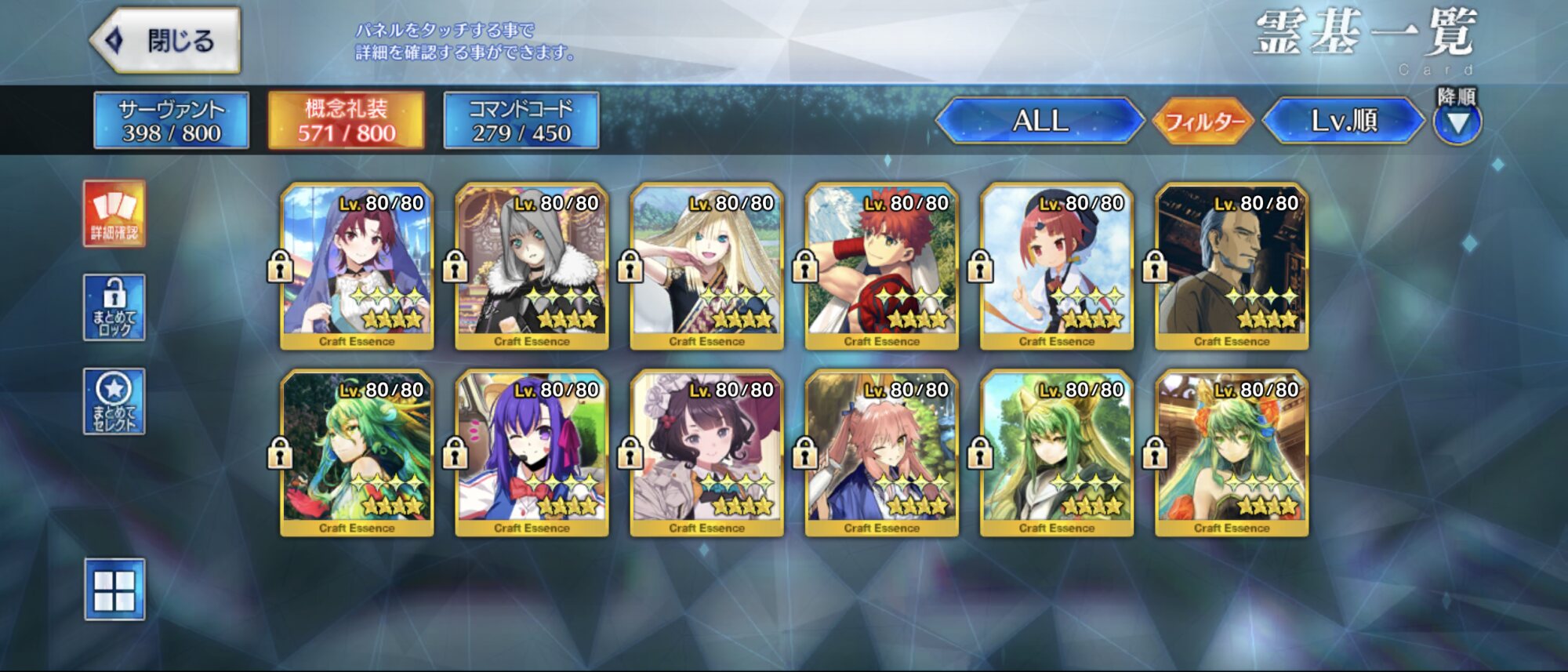
Task: Choose the まとめてロック bulk lock button
Action: pyautogui.click(x=114, y=307)
